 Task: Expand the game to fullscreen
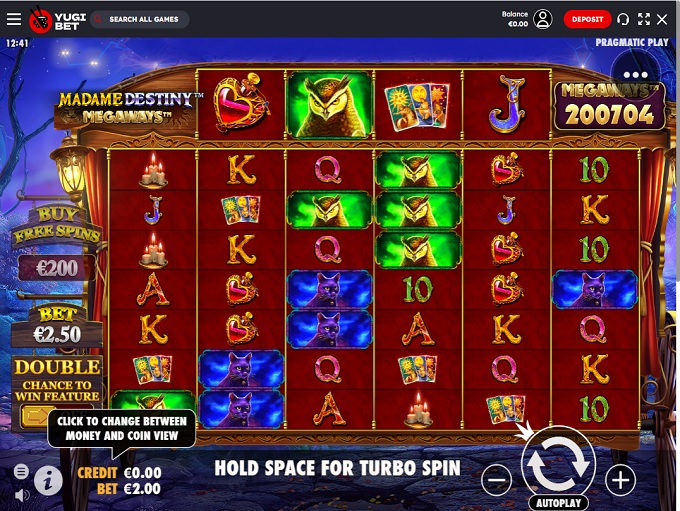pos(643,19)
